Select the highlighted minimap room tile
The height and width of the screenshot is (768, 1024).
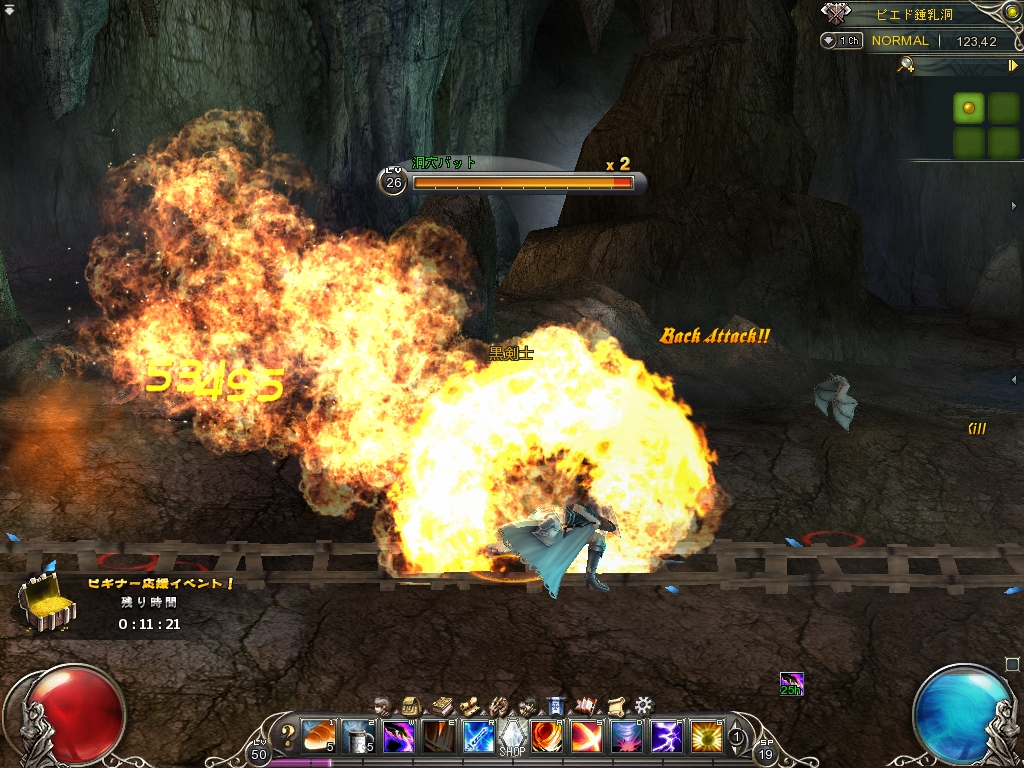click(968, 108)
